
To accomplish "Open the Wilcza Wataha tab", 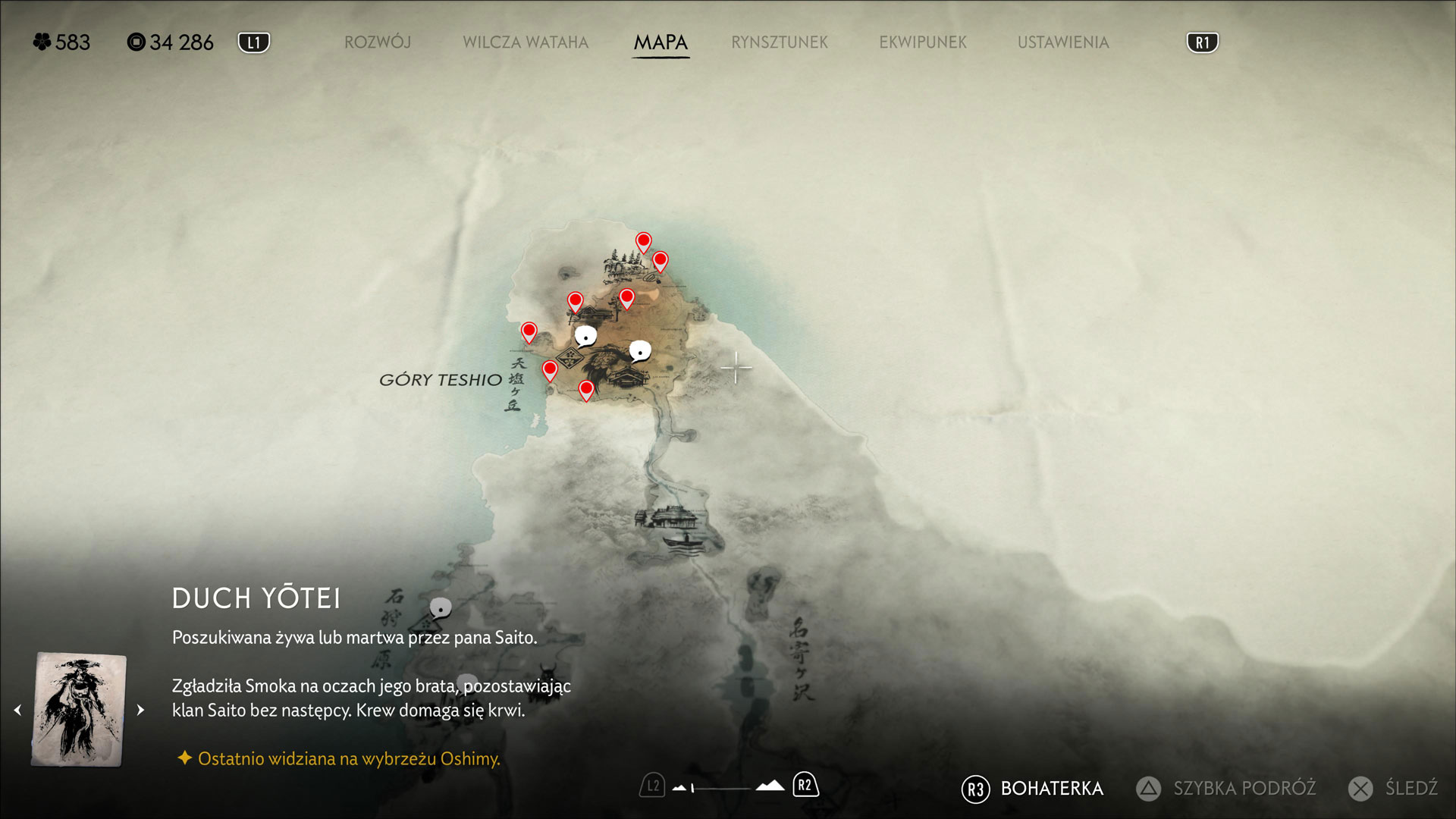I will point(526,42).
